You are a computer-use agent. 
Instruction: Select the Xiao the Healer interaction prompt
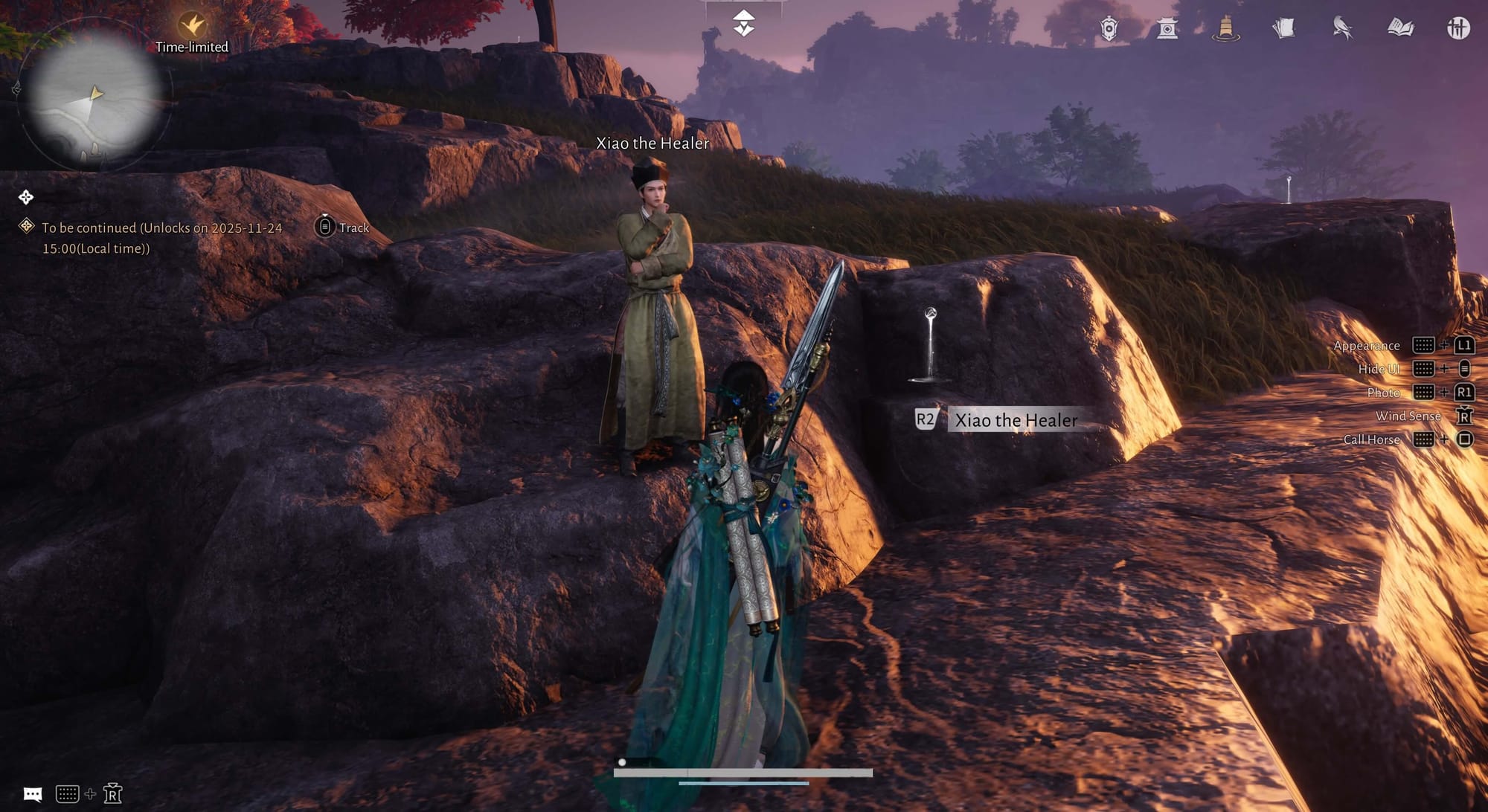coord(1015,420)
